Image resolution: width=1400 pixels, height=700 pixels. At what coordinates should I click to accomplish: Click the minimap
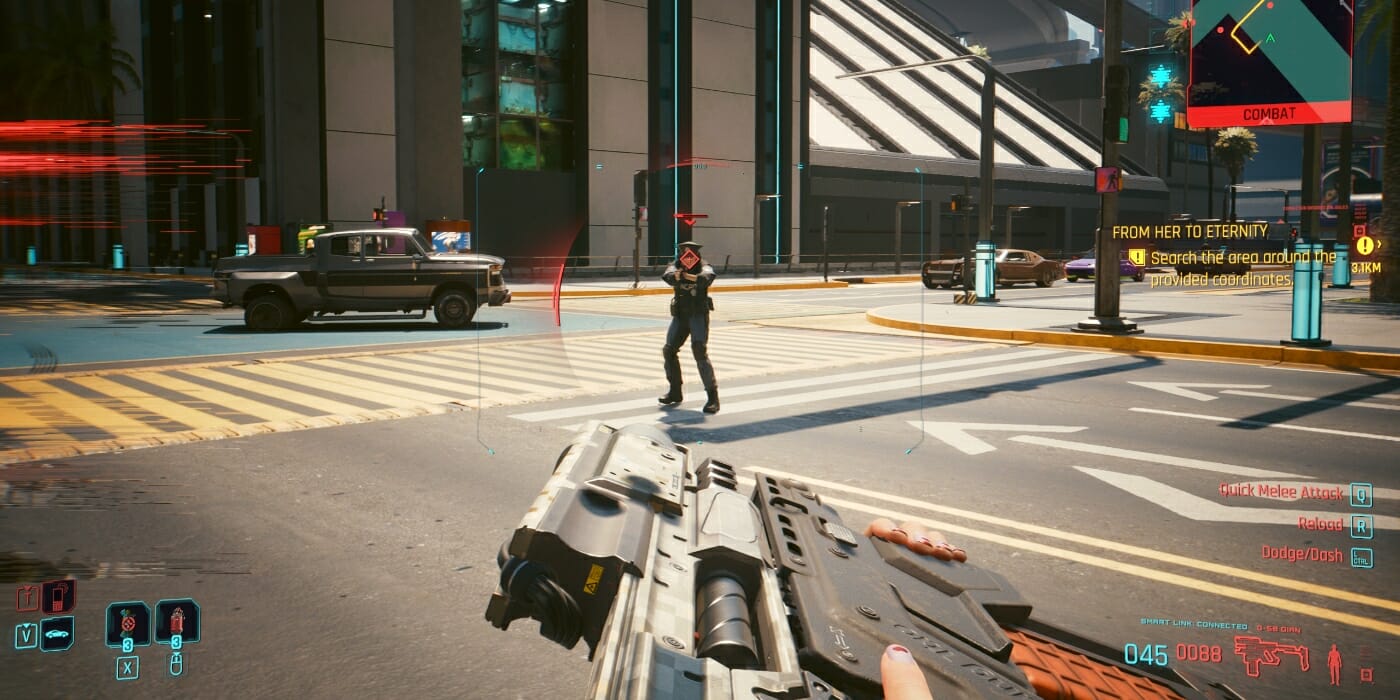pyautogui.click(x=1270, y=48)
